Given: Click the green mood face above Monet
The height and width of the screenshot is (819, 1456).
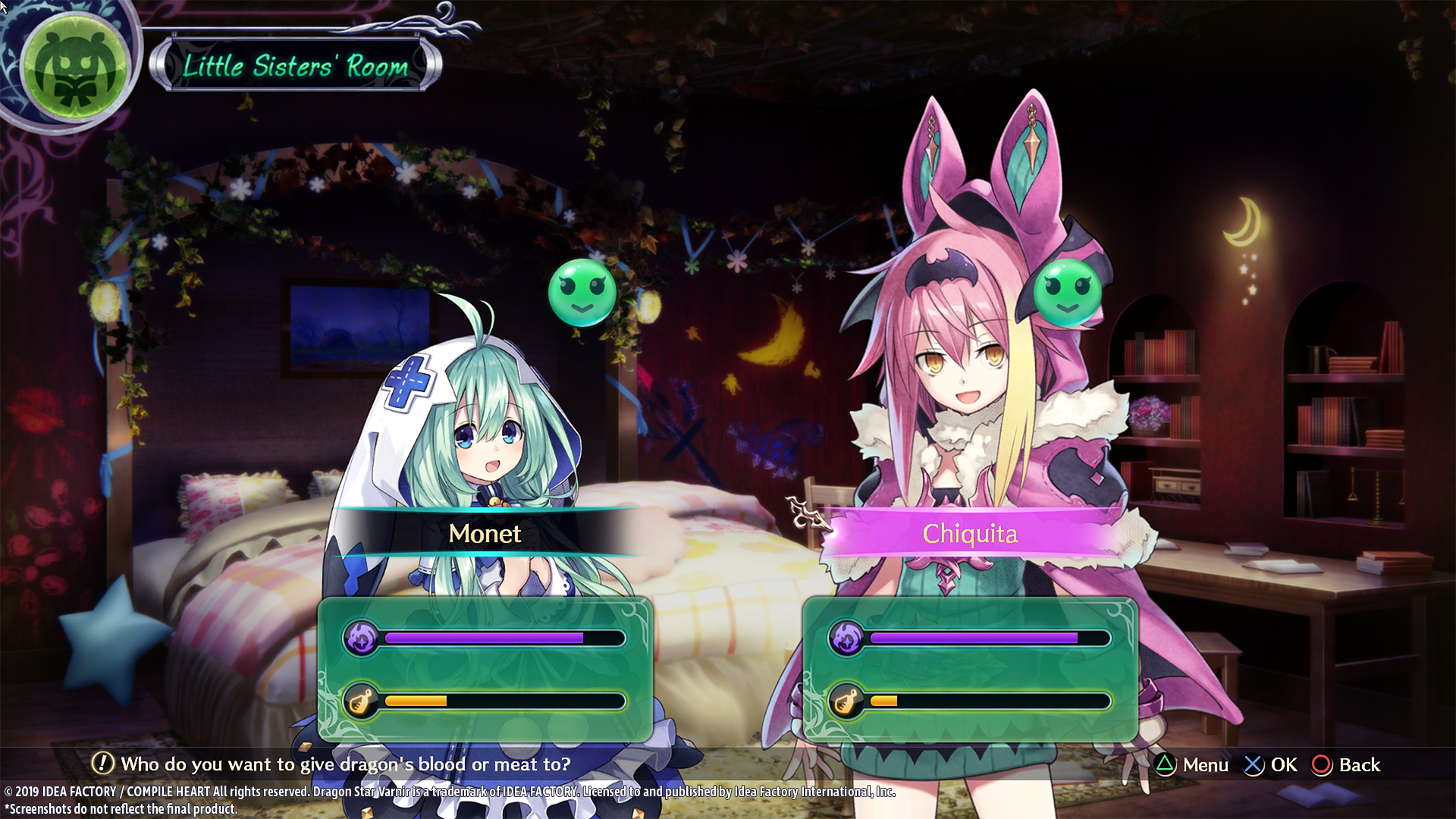Looking at the screenshot, I should (x=582, y=293).
